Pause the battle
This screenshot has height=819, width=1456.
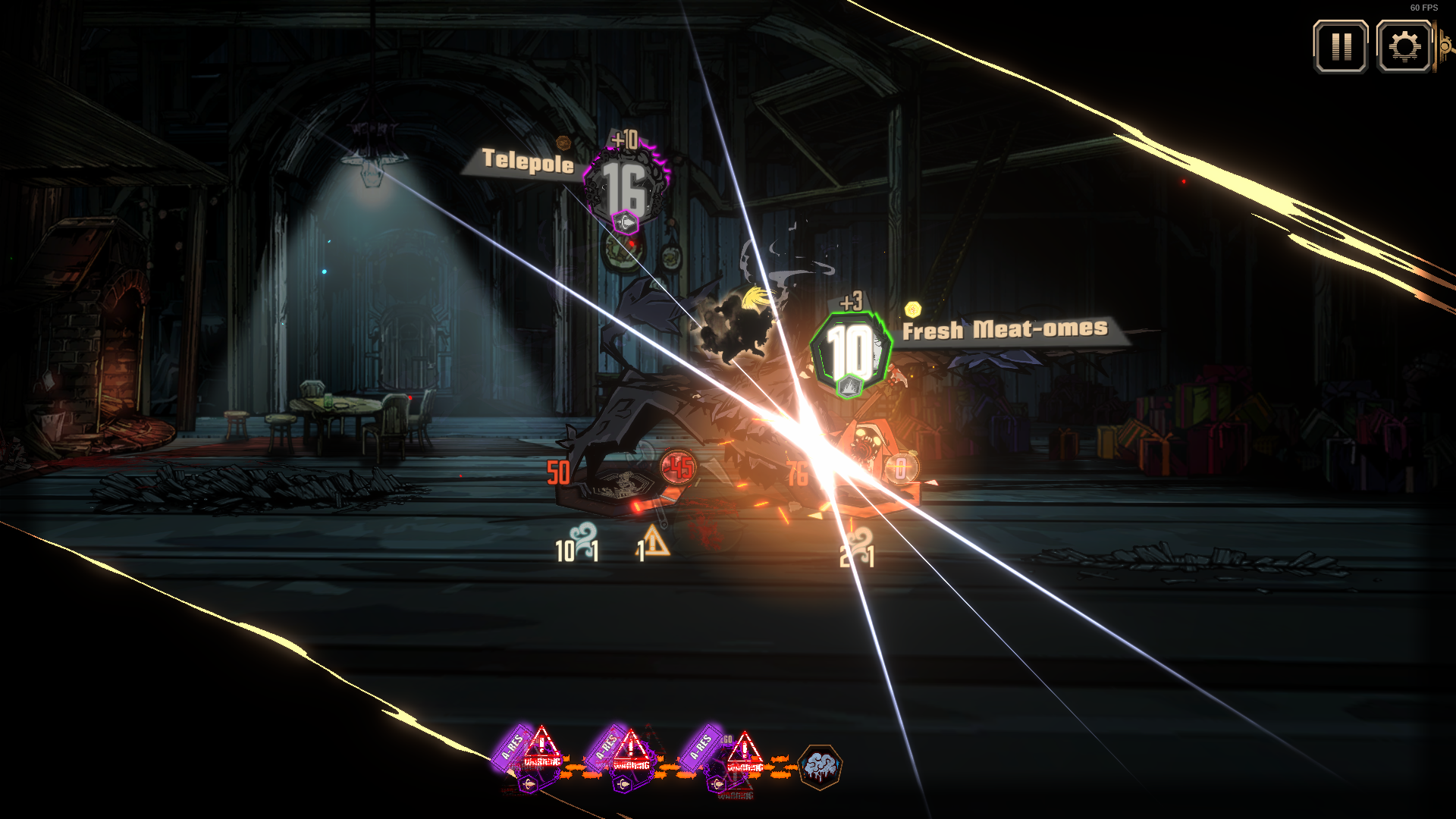tap(1341, 47)
